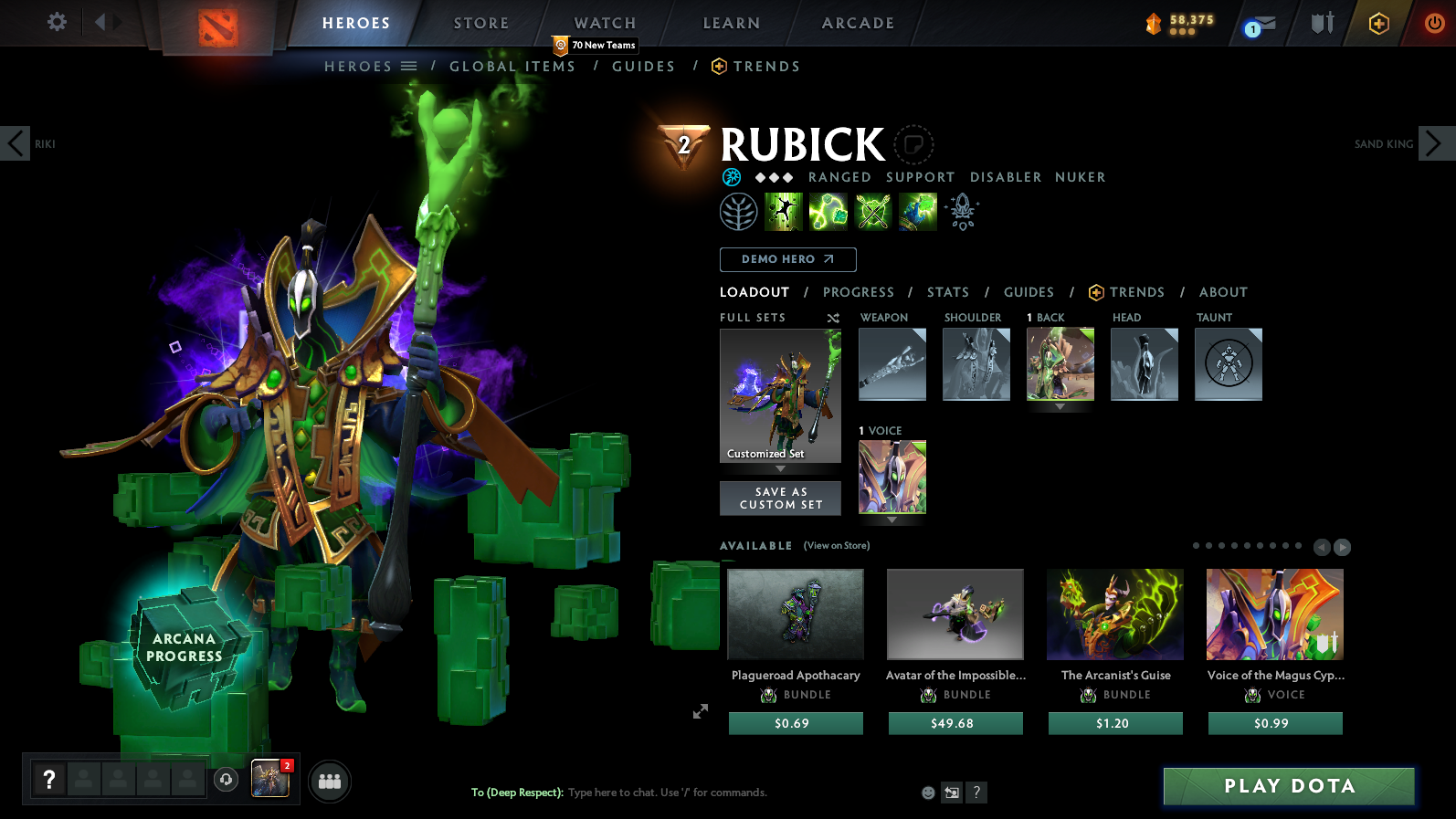View the Spell Steal ability icon

click(x=917, y=211)
